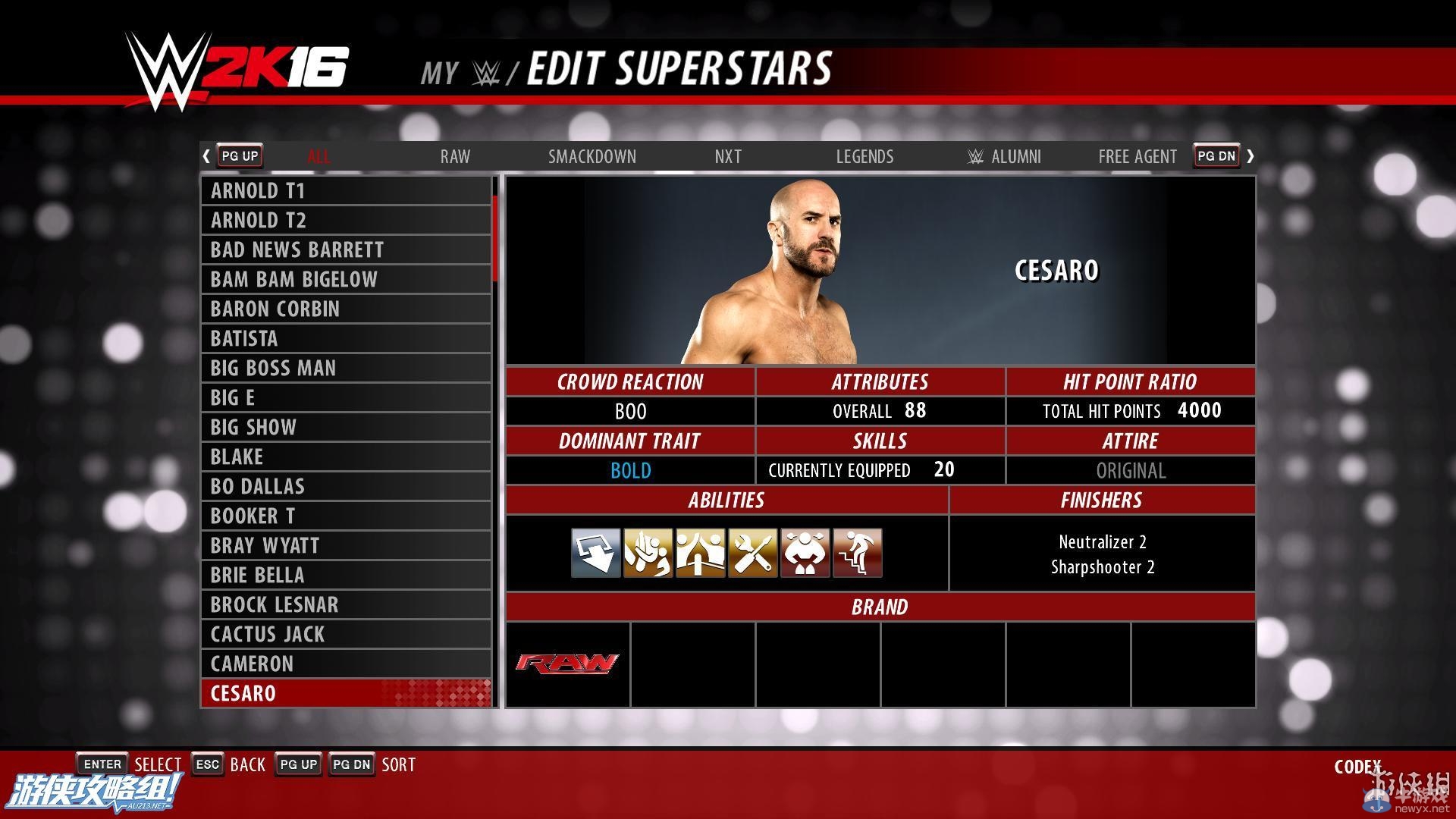The width and height of the screenshot is (1456, 819).
Task: Click the SORT option in the footer
Action: (x=398, y=764)
